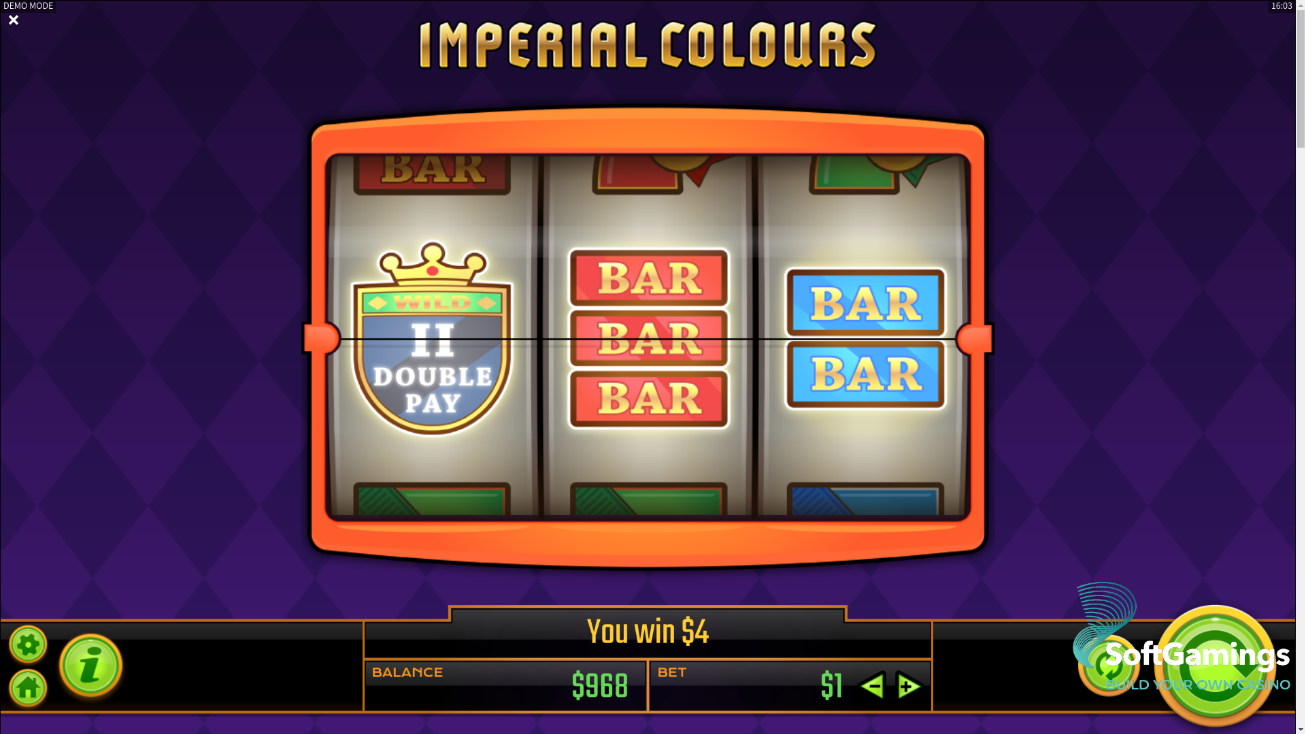Open the game settings gear icon
1305x734 pixels.
click(27, 644)
